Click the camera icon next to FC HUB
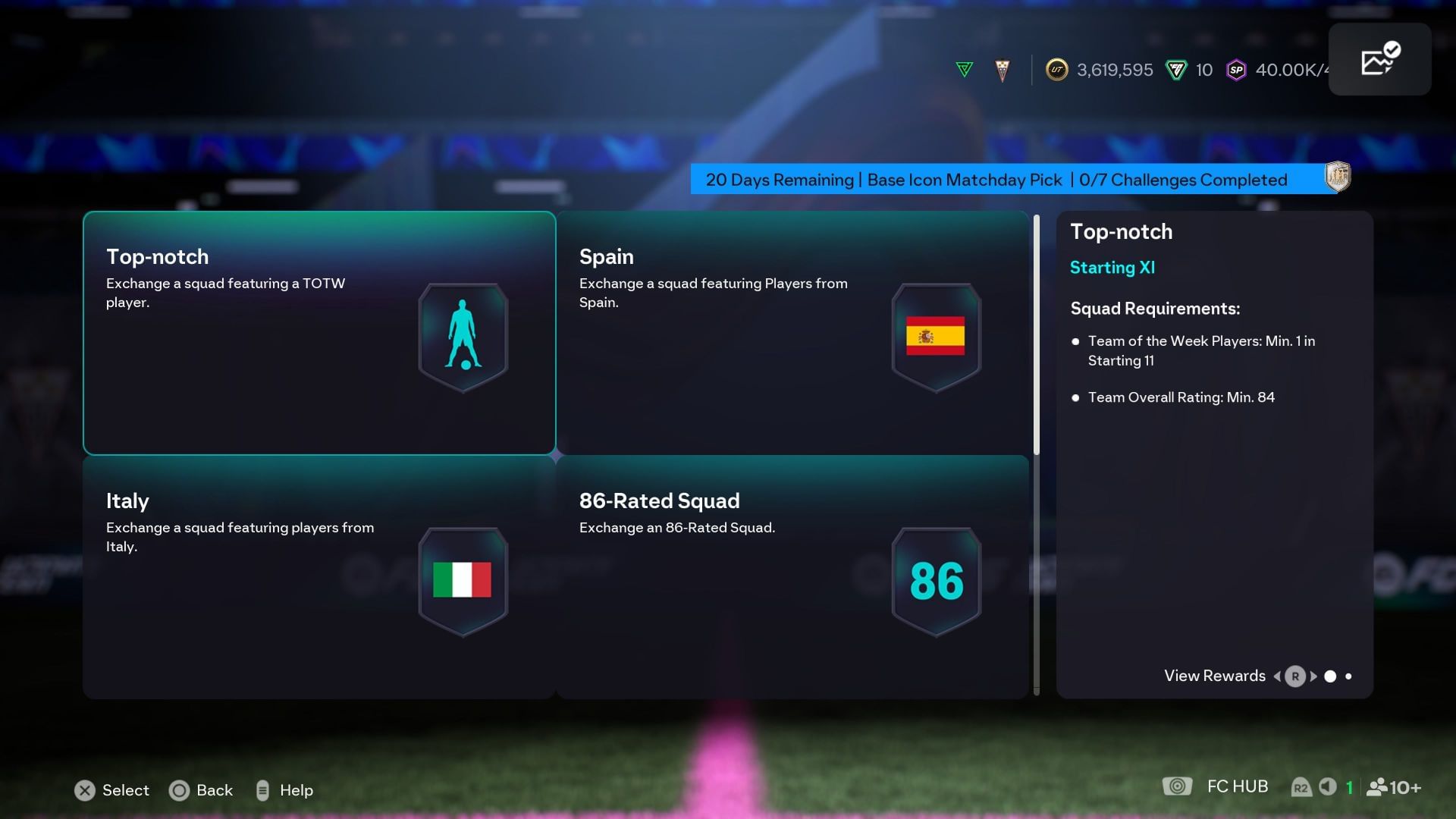Viewport: 1456px width, 819px height. point(1178,786)
